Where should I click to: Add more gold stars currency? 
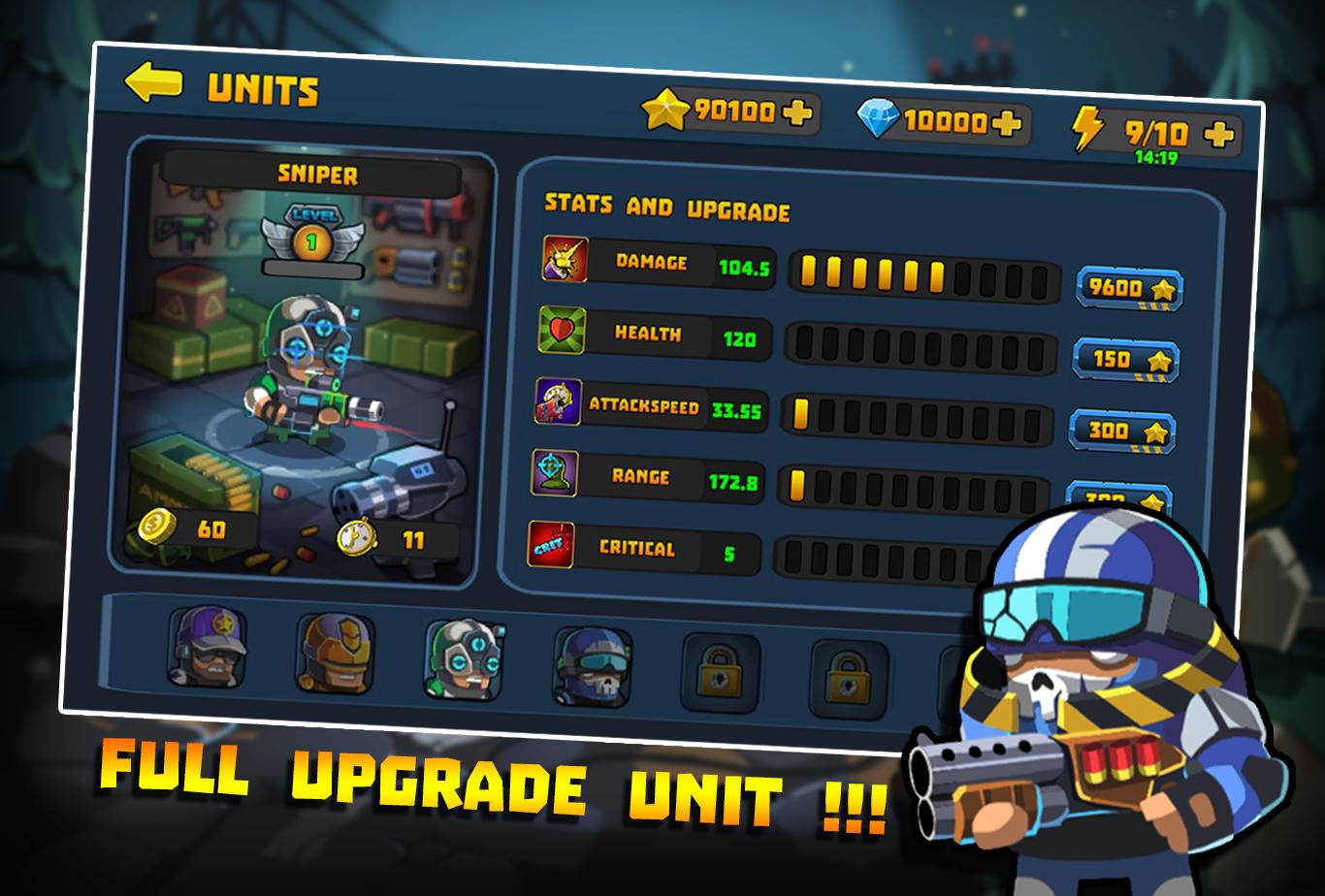coord(795,113)
